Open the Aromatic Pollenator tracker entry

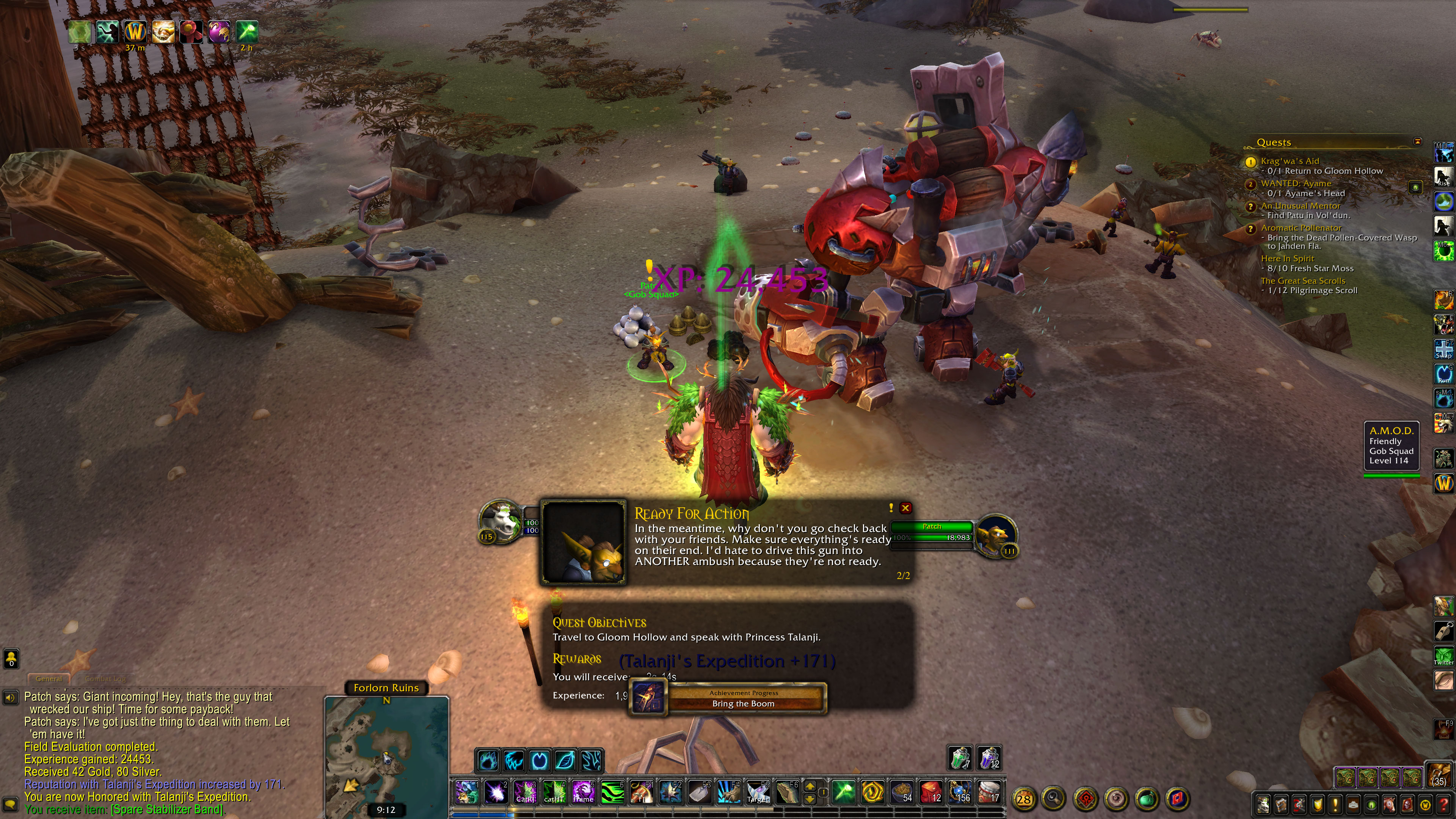coord(1301,228)
